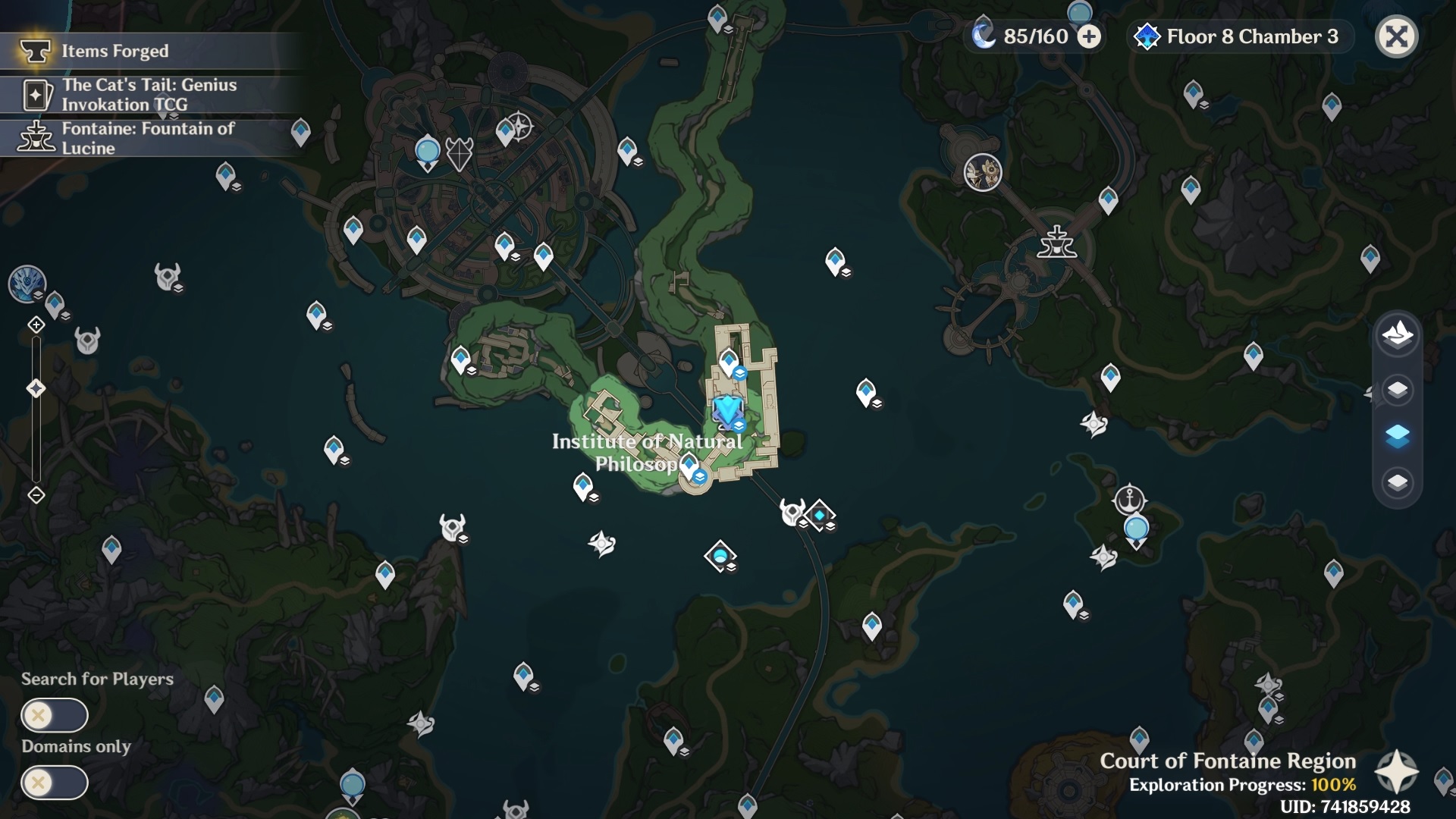Toggle the Domains only filter
Image resolution: width=1456 pixels, height=819 pixels.
tap(55, 783)
